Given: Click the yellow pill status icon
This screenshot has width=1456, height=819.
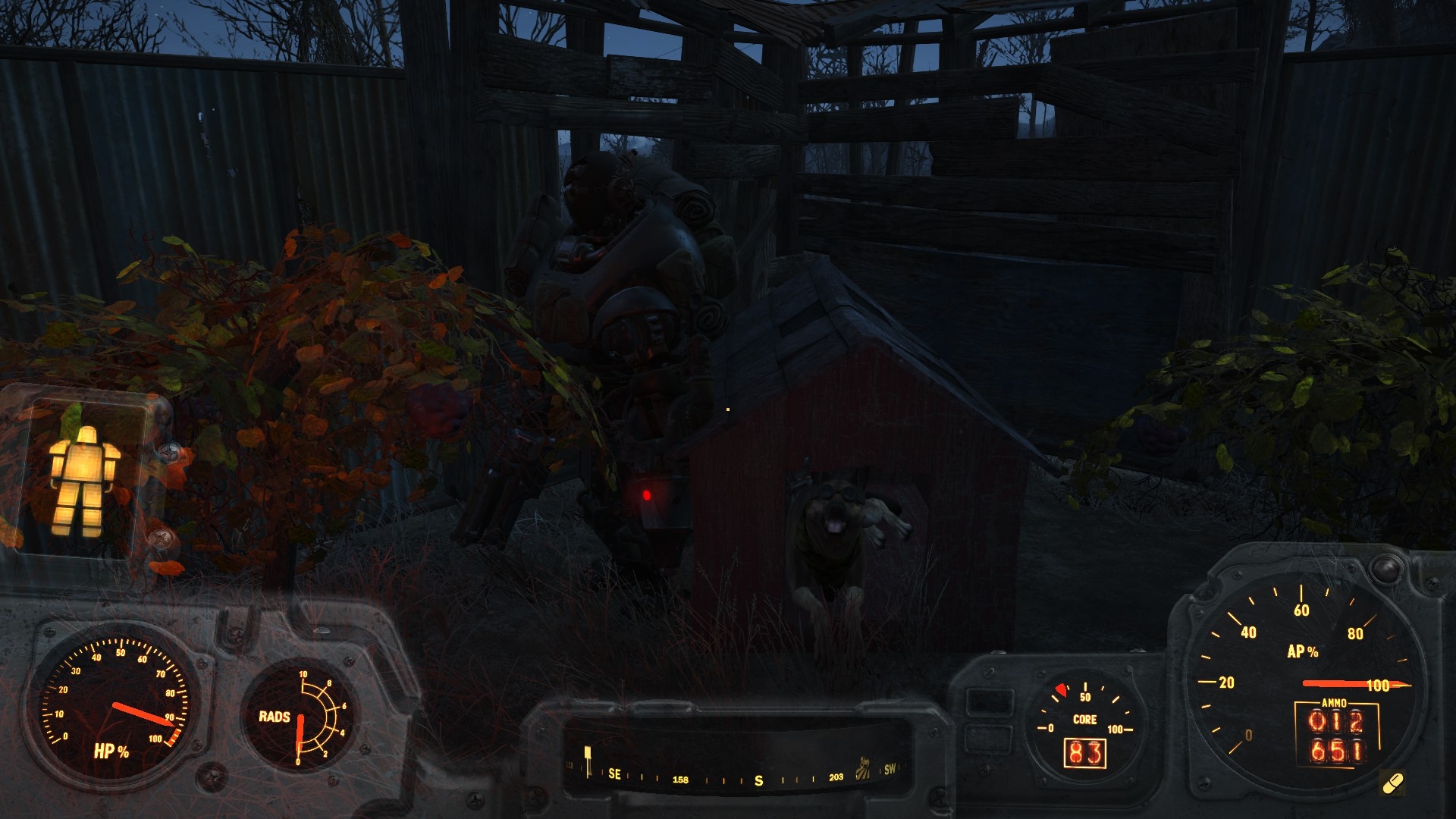Looking at the screenshot, I should click(1392, 783).
